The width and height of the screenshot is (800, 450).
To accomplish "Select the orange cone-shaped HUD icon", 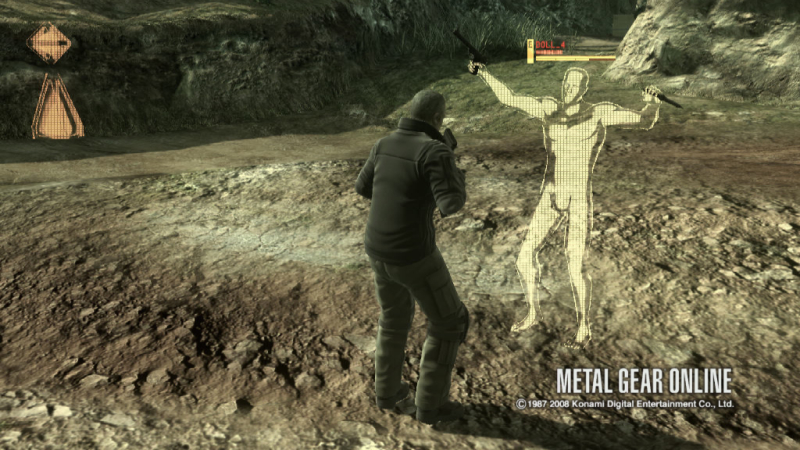I will (57, 108).
